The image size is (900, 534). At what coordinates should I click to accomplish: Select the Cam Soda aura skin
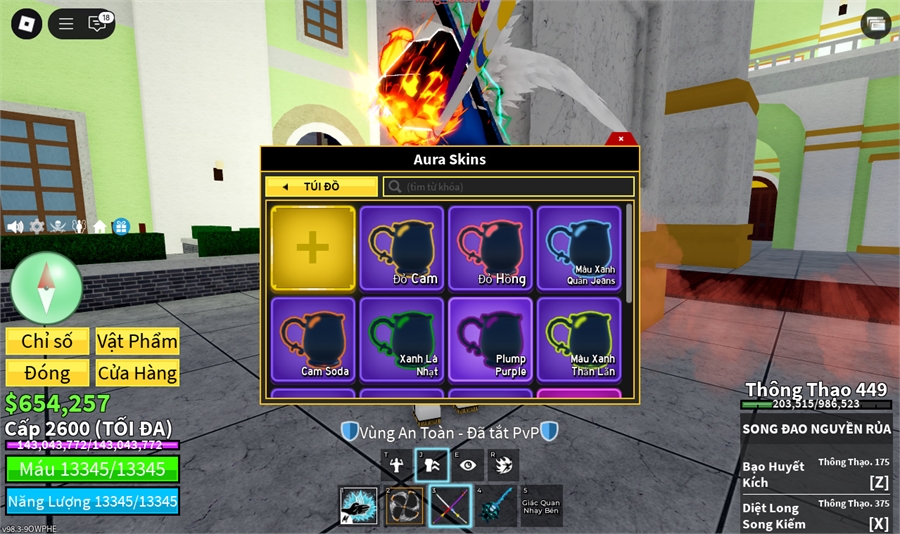pos(313,339)
